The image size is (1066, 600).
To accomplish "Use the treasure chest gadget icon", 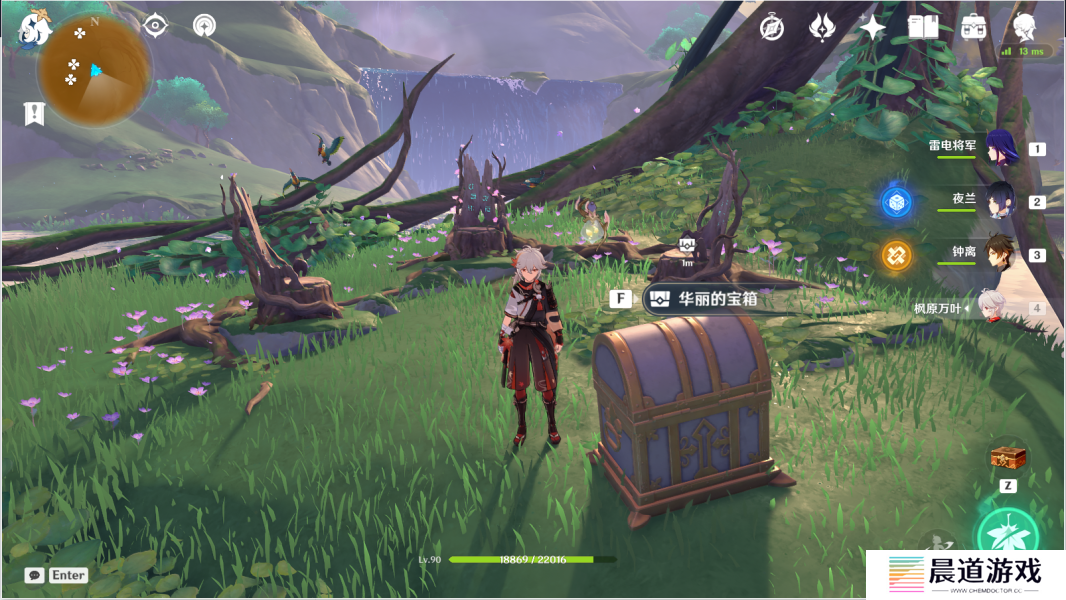I will tap(1008, 458).
